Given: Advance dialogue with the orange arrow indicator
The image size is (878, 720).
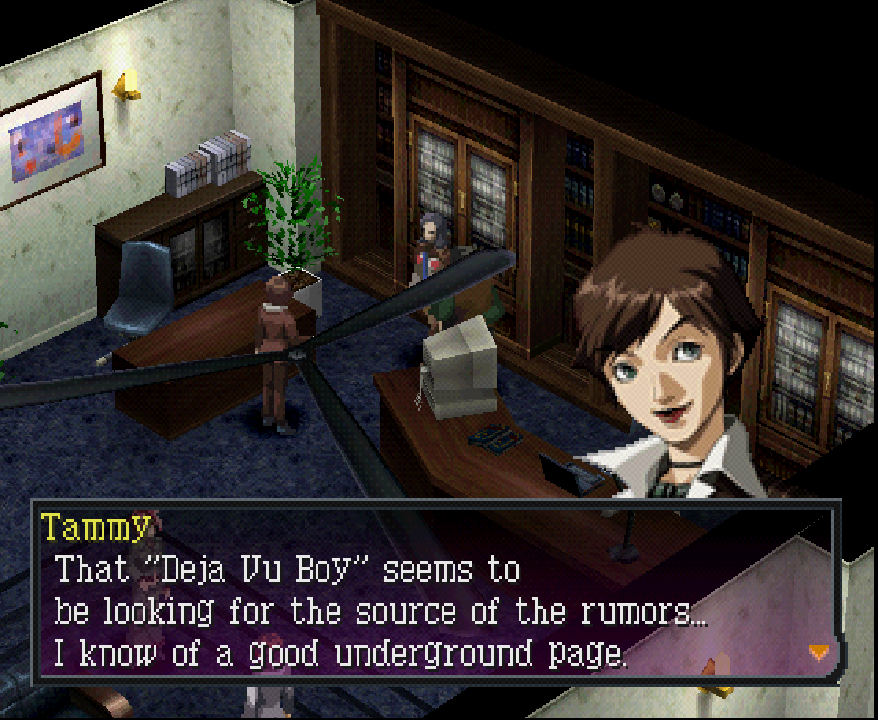Looking at the screenshot, I should [x=819, y=652].
